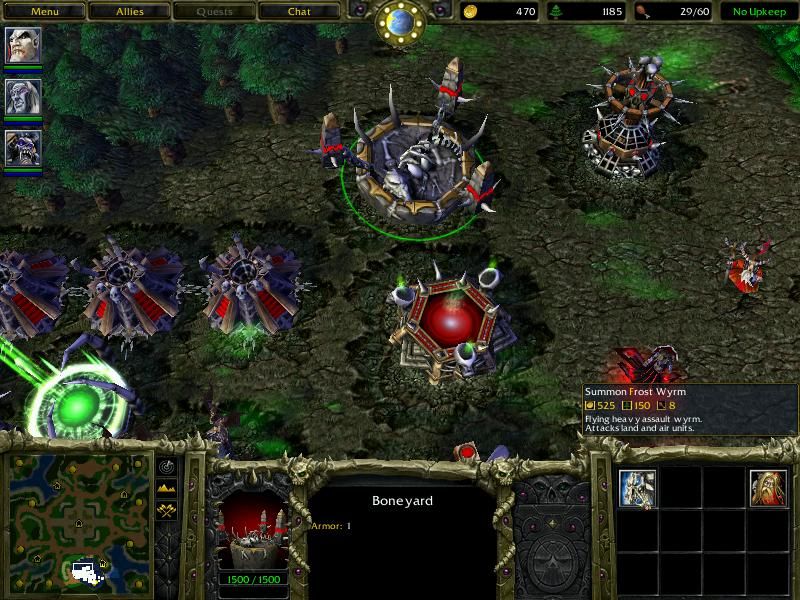
Task: Select the Crypt Lord hero portrait
Action: coord(23,149)
